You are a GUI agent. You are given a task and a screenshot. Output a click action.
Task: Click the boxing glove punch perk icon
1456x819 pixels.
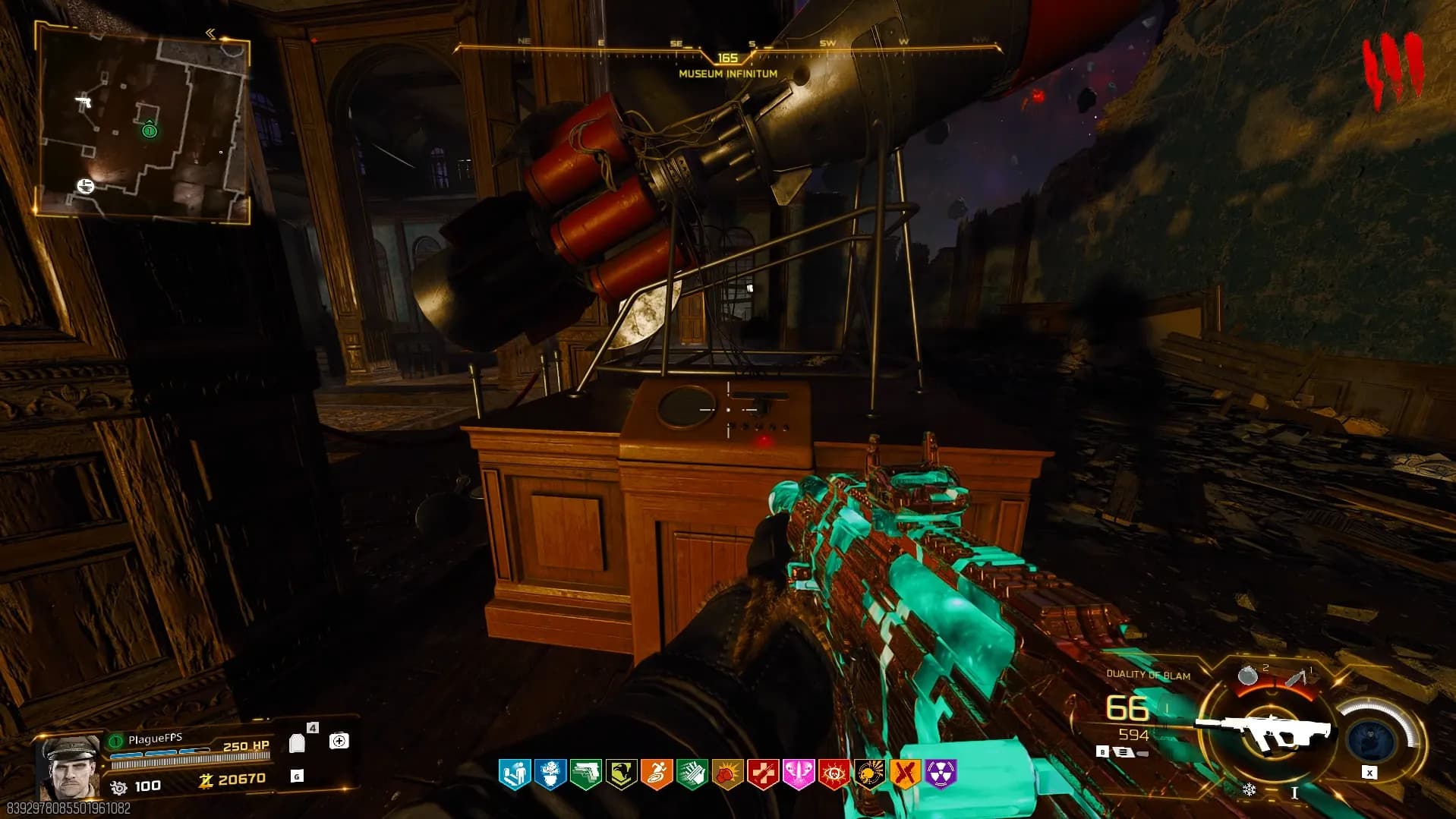[727, 773]
